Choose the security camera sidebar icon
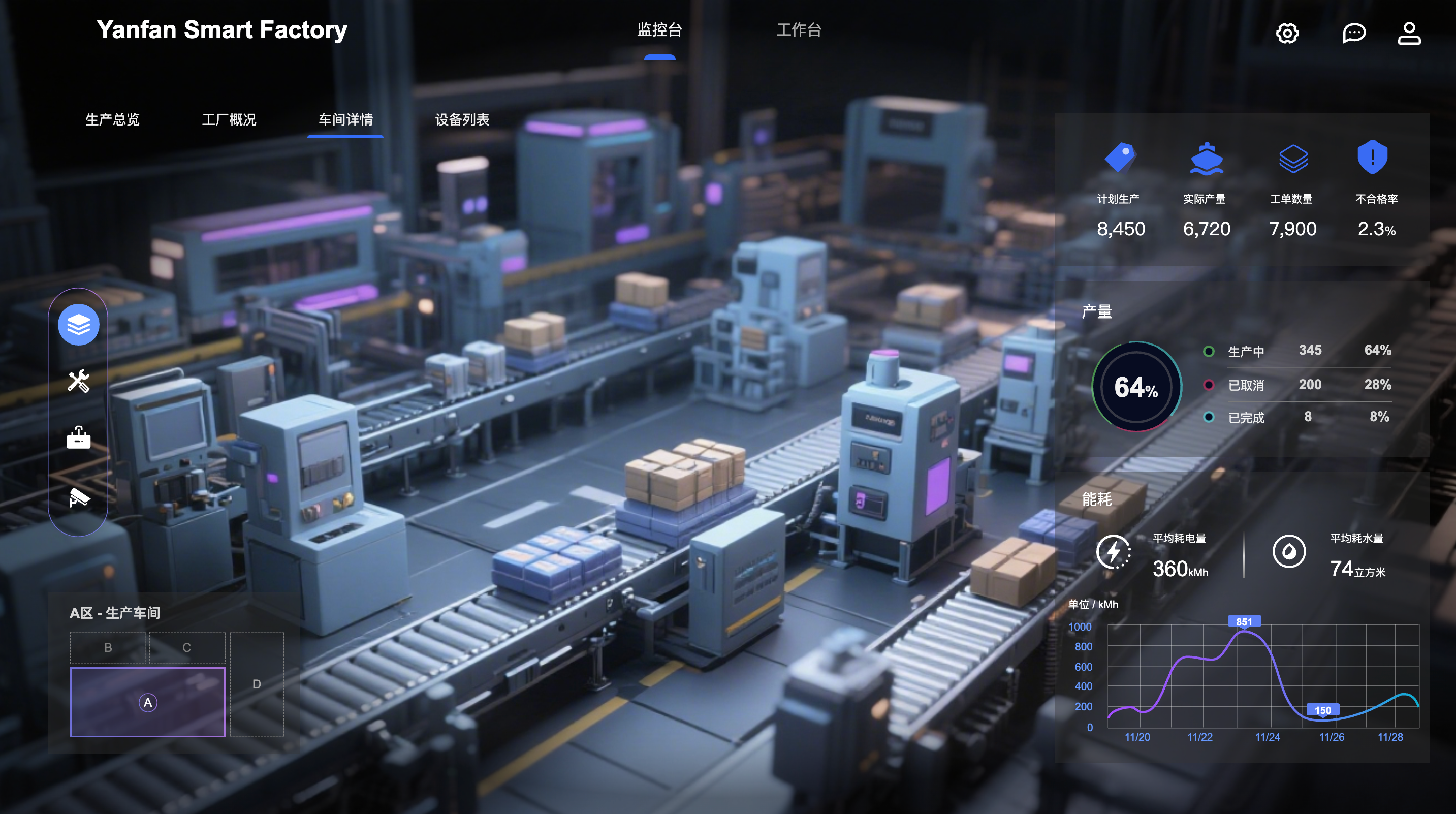Viewport: 1456px width, 814px height. (79, 497)
